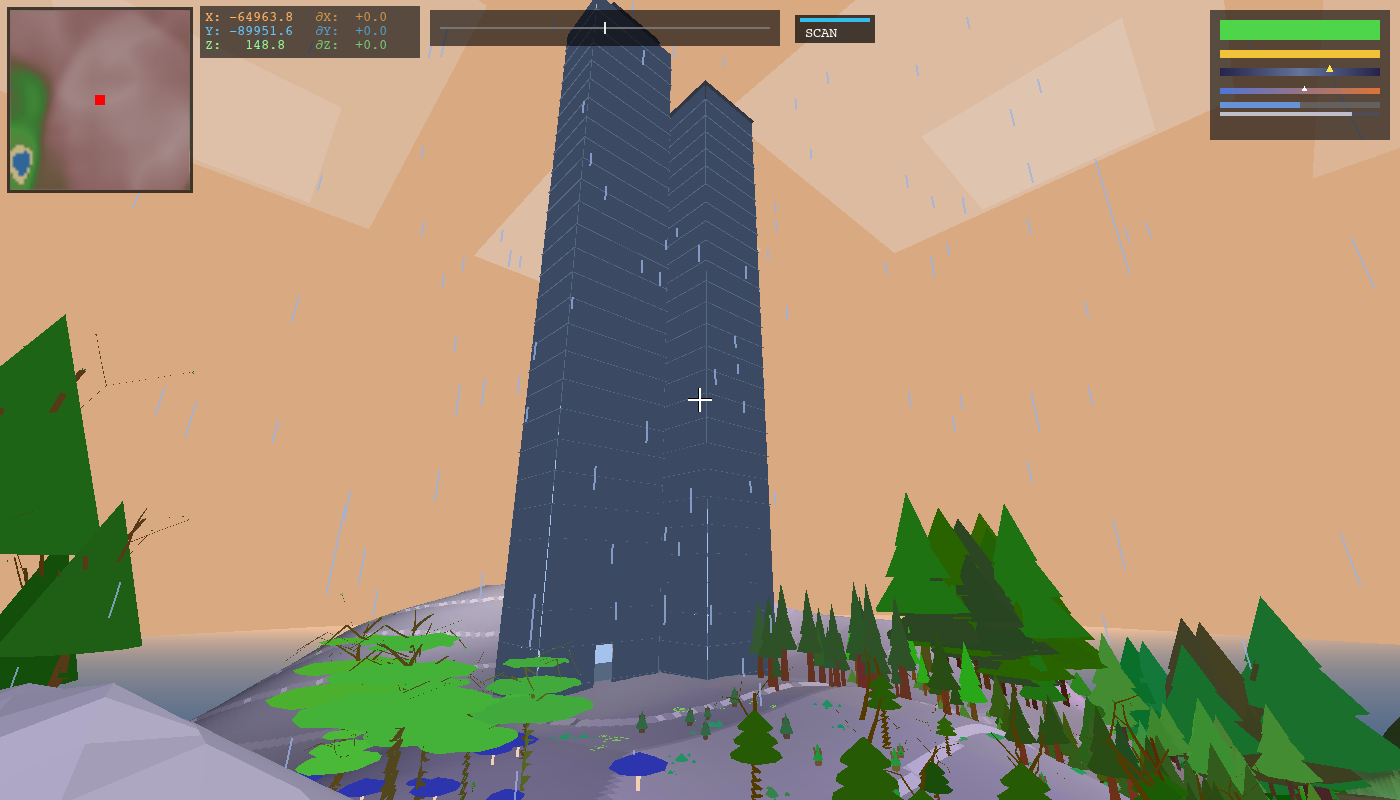The height and width of the screenshot is (800, 1400).
Task: Click the cyan charge bar above SCAN
Action: coord(833,18)
